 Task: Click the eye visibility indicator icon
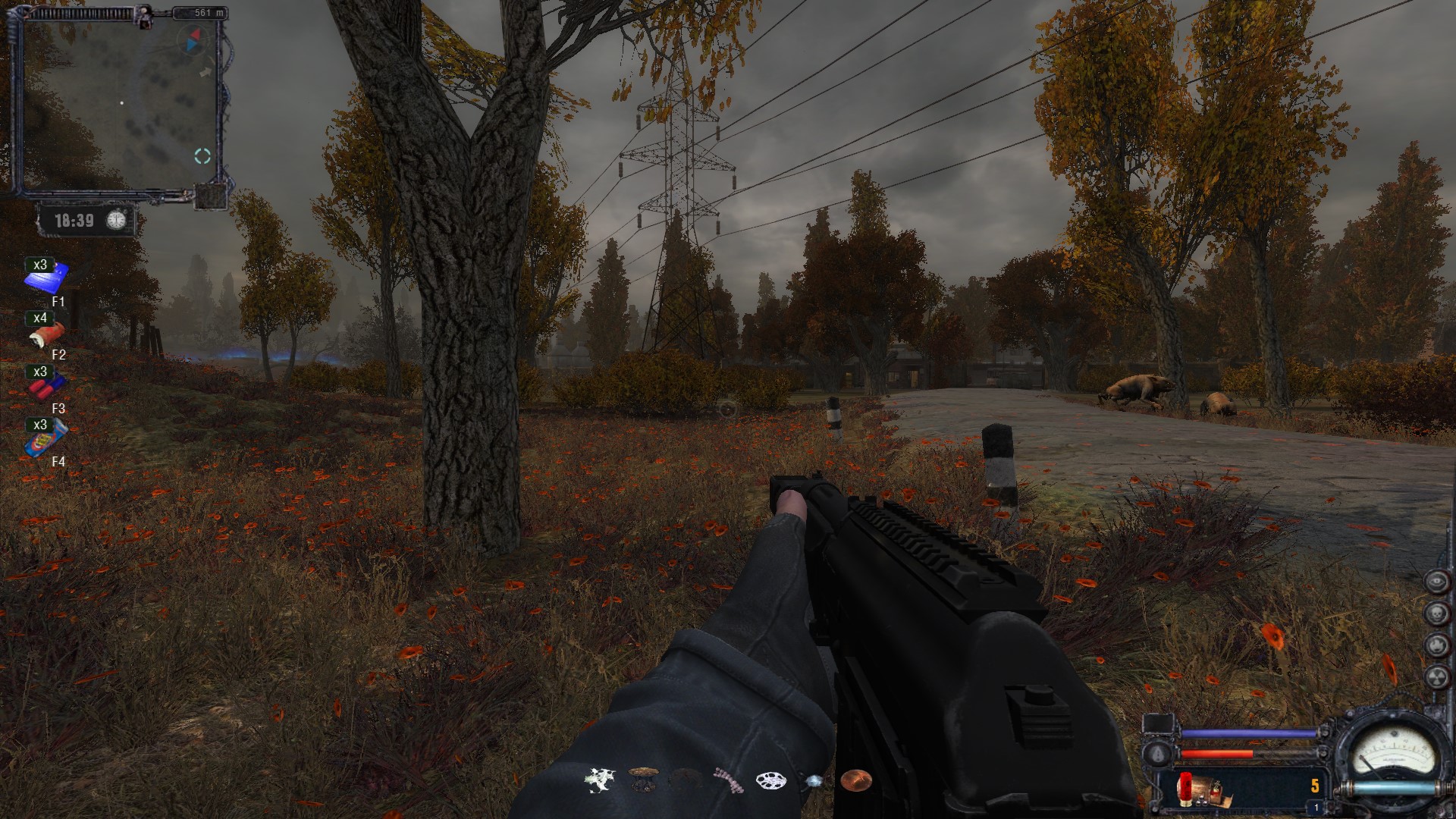(x=1436, y=582)
